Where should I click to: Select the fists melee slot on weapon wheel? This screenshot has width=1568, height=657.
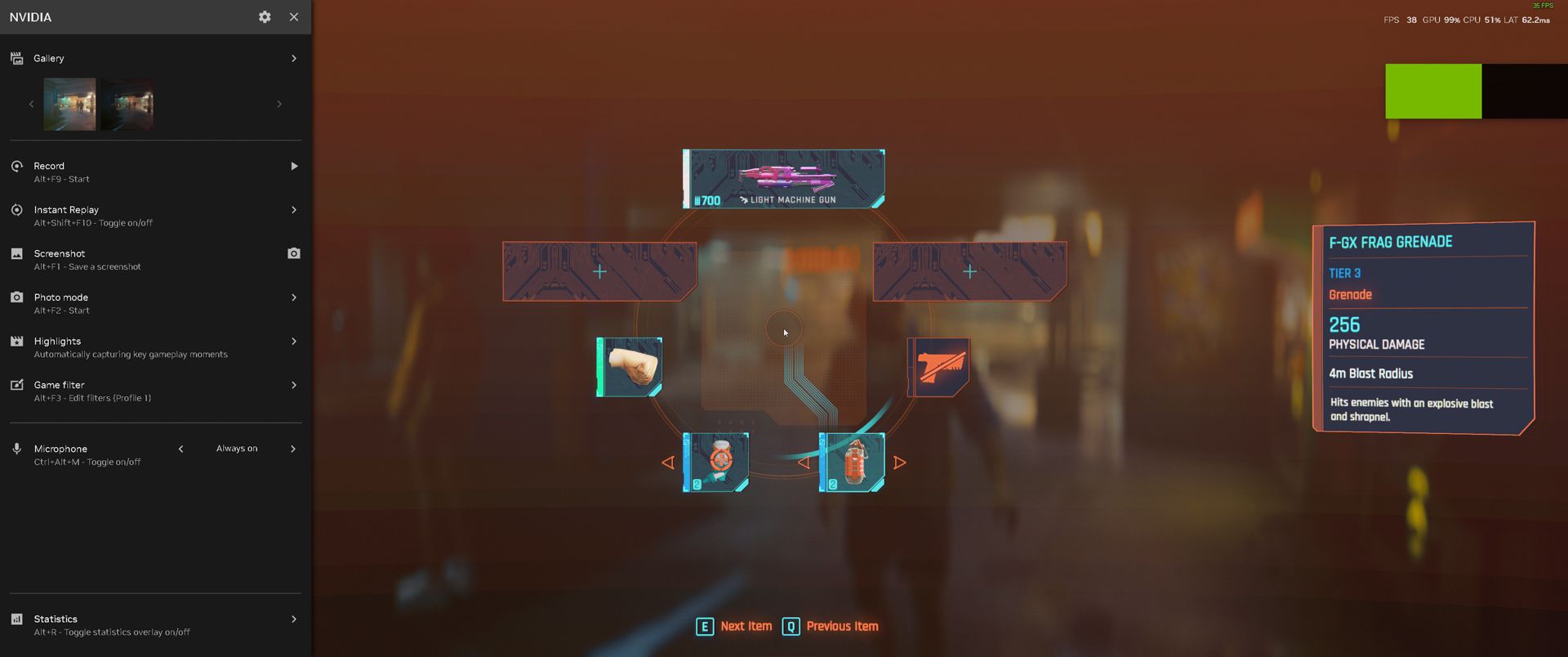pyautogui.click(x=630, y=366)
